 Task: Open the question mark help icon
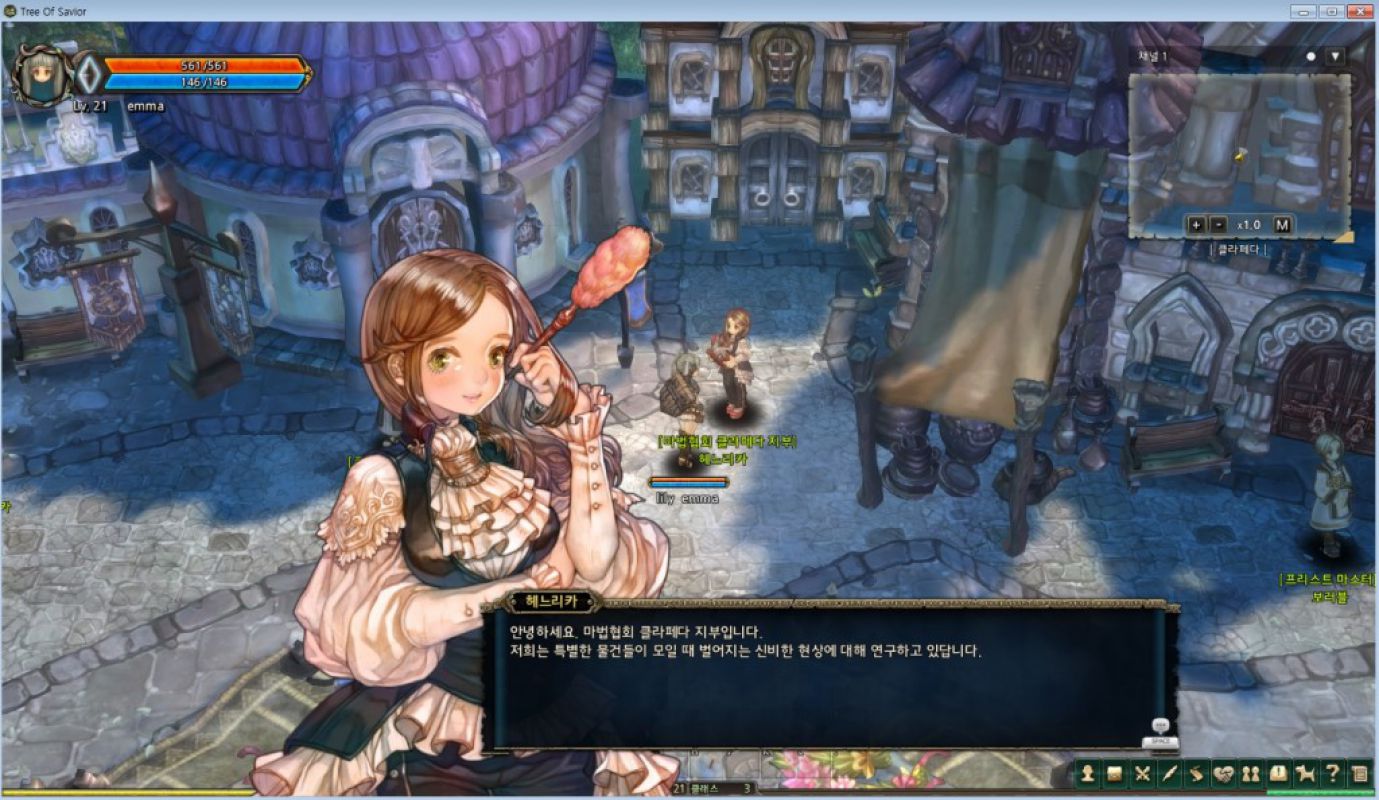(1331, 773)
